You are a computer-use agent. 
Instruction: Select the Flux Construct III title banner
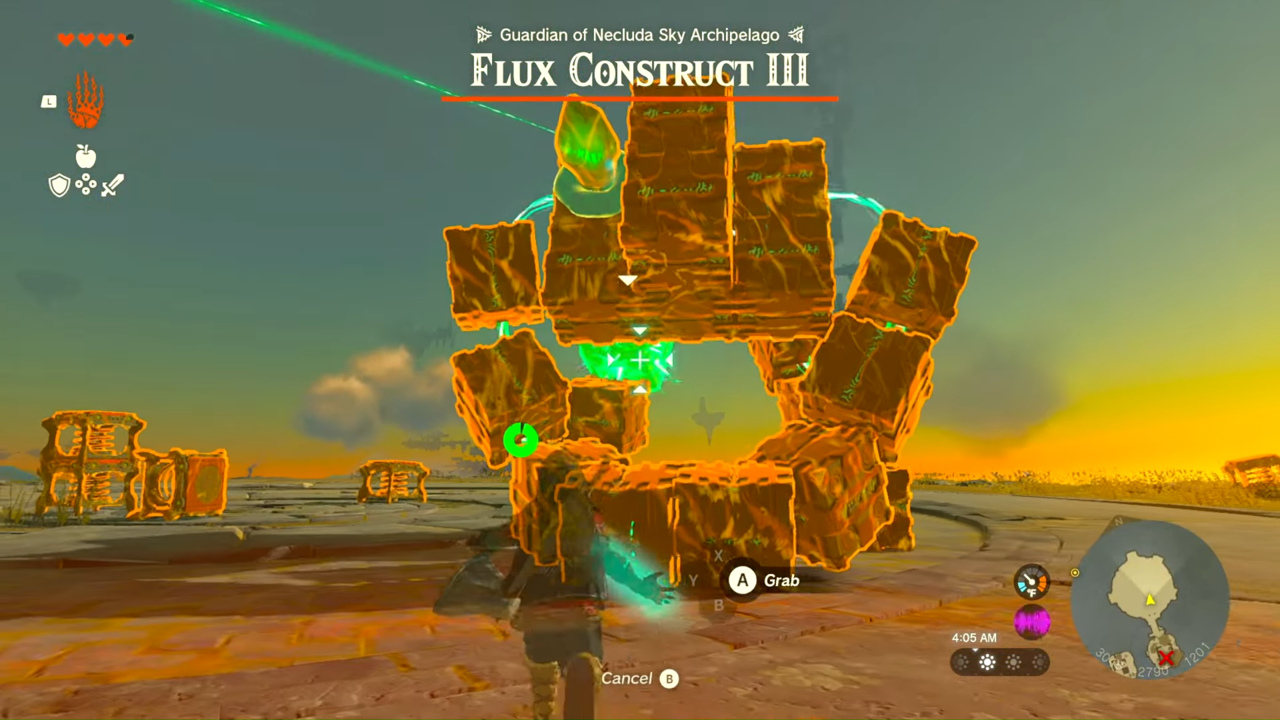coord(638,70)
